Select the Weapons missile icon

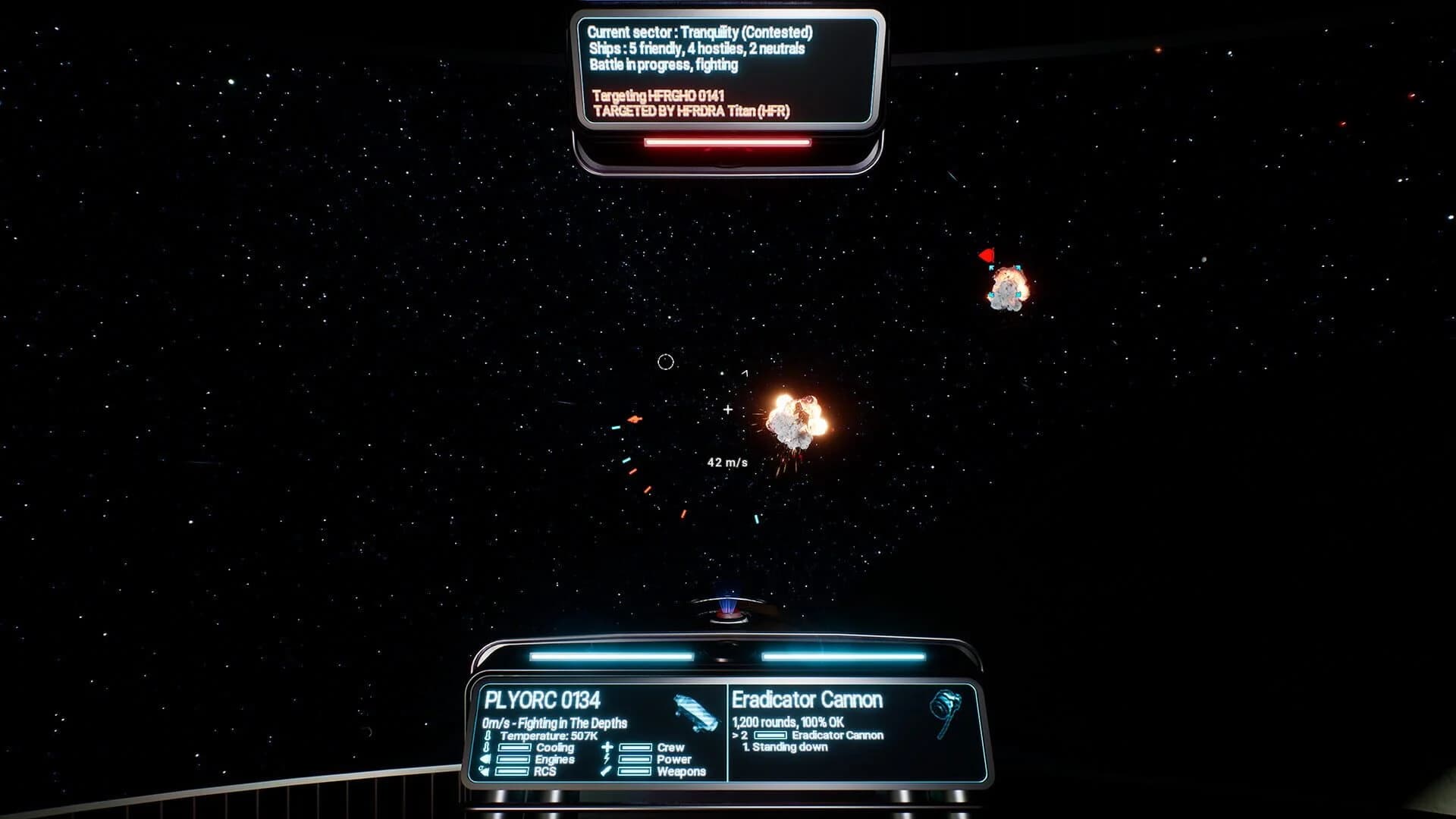coord(607,770)
